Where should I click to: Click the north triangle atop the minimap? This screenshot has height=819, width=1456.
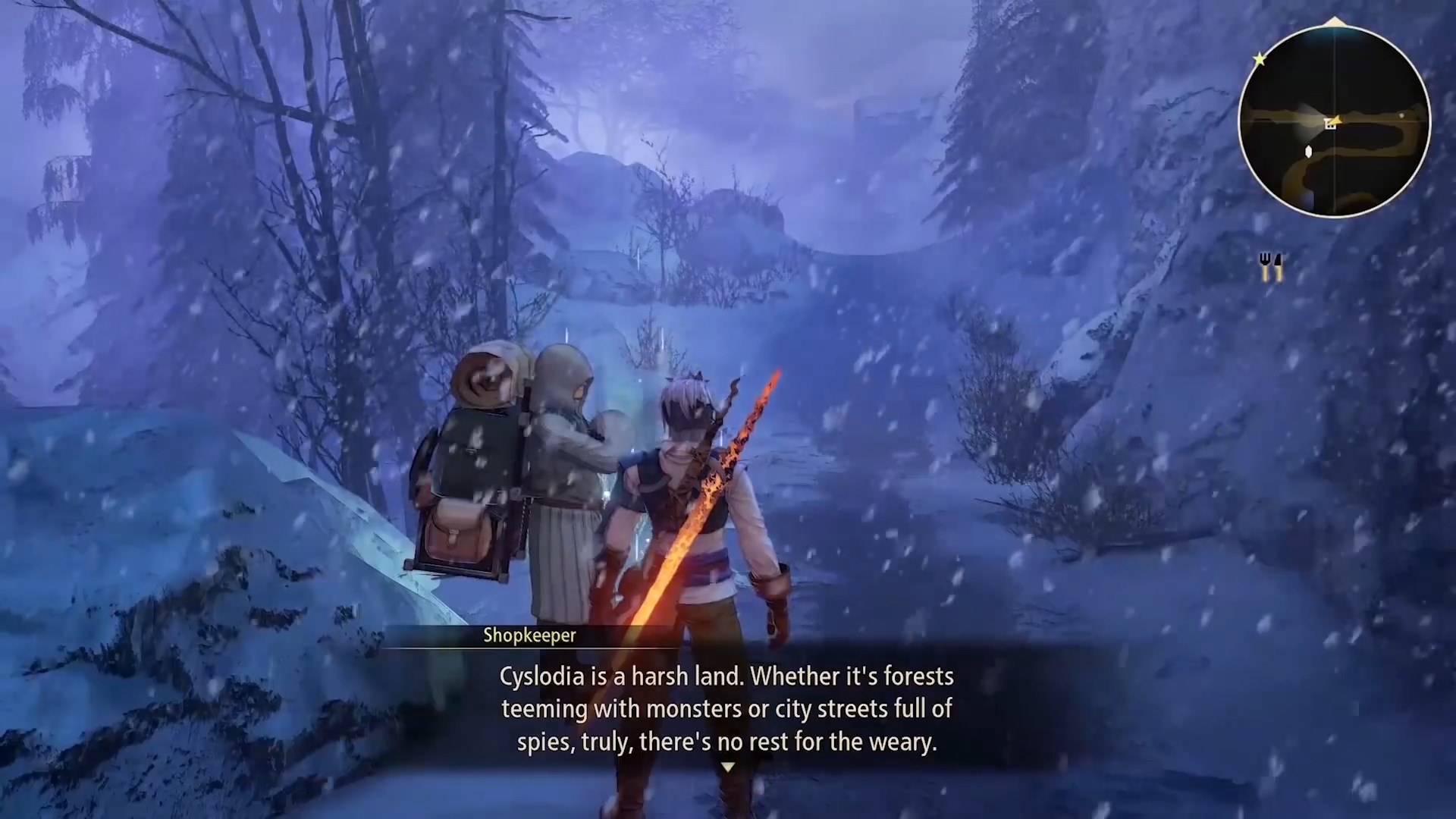click(1335, 20)
